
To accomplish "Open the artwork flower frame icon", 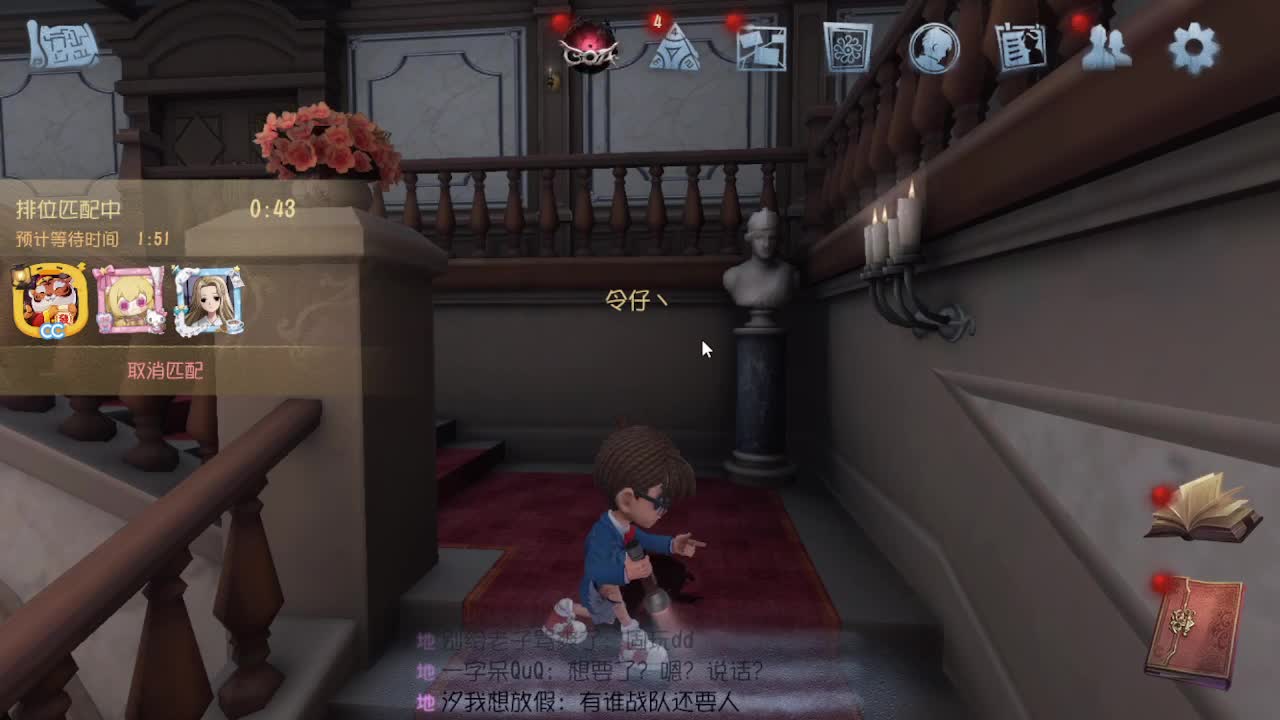I will 847,48.
